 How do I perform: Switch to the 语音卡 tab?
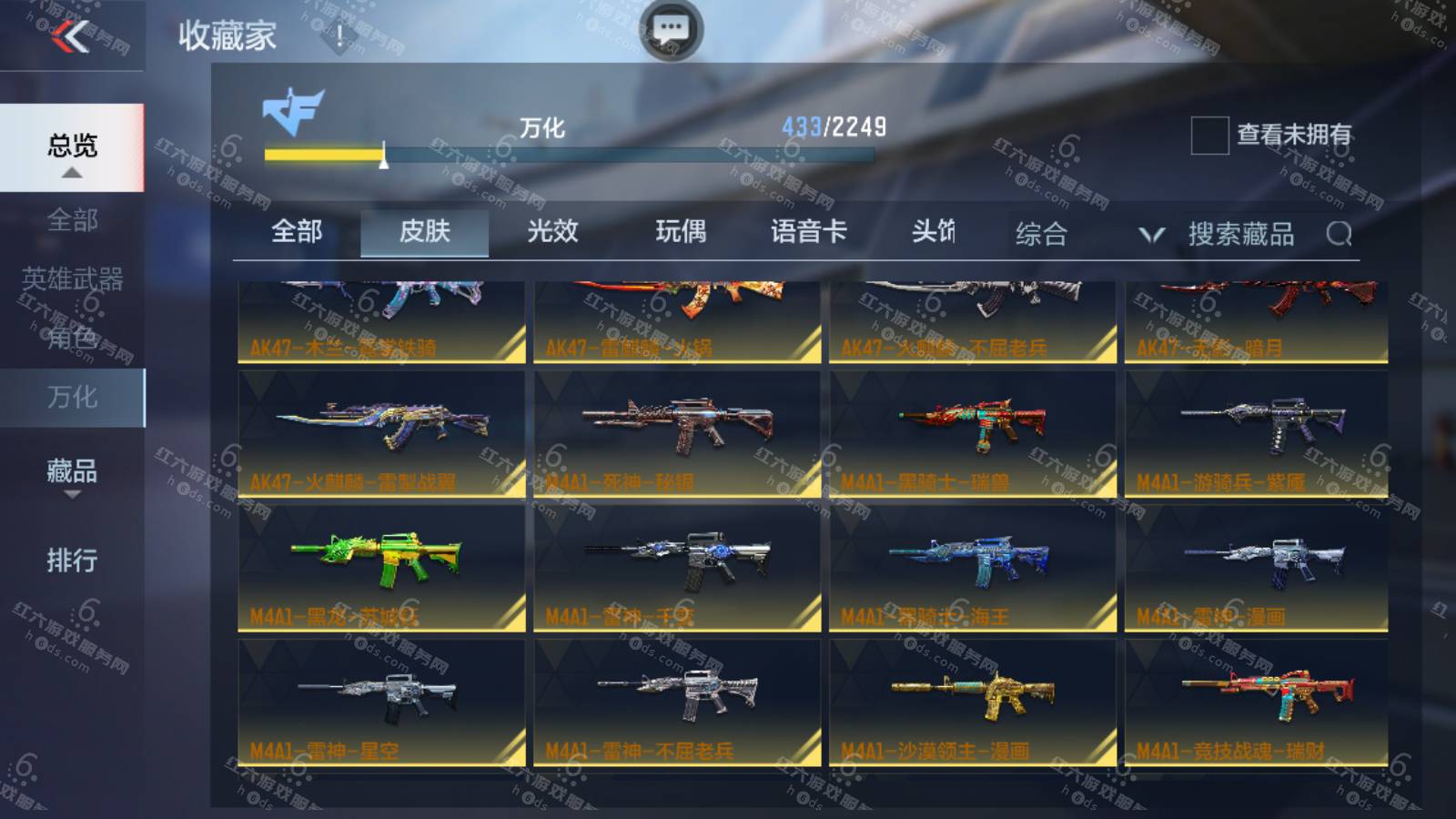pyautogui.click(x=808, y=232)
